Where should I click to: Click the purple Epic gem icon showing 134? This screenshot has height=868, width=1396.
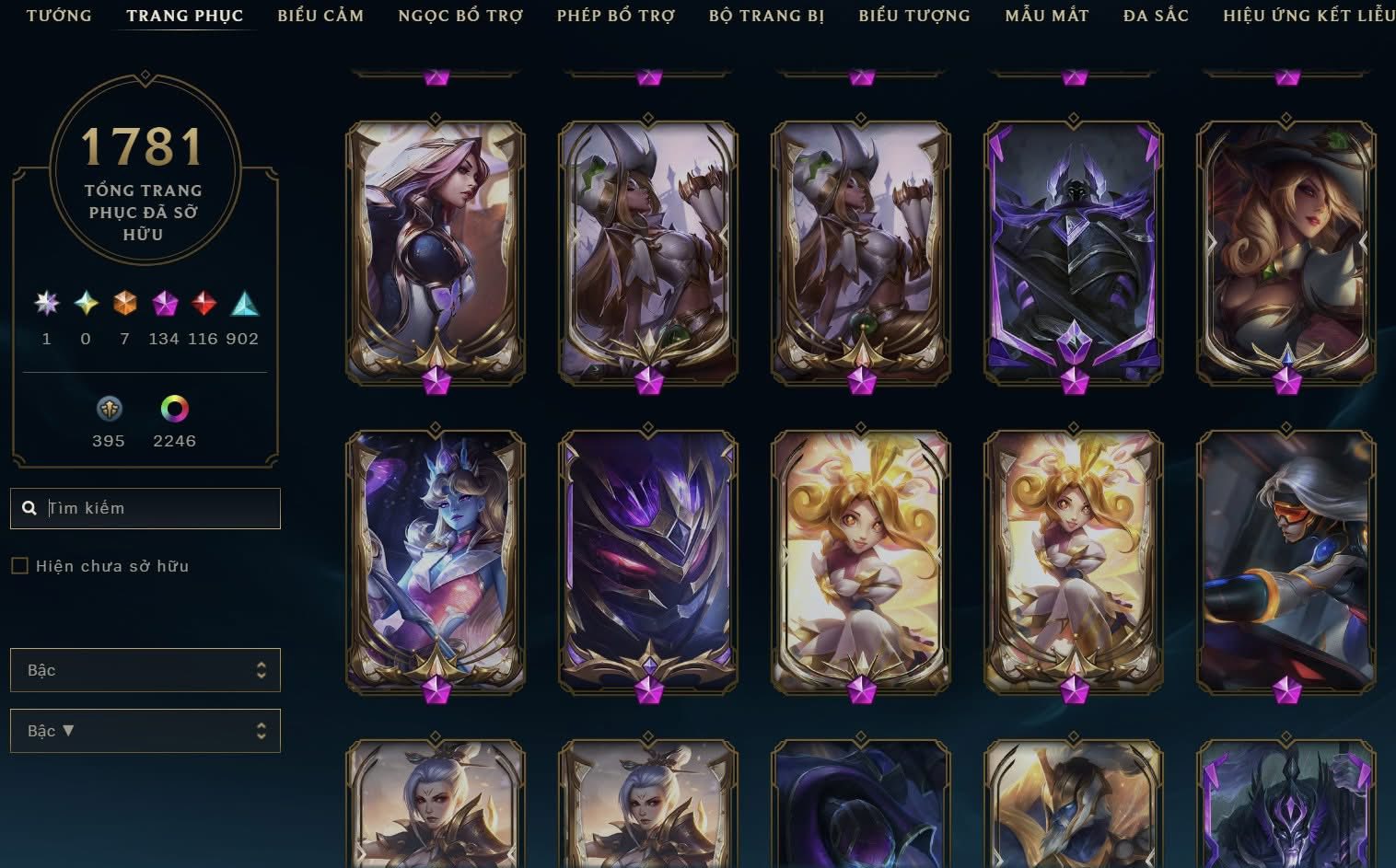(163, 304)
